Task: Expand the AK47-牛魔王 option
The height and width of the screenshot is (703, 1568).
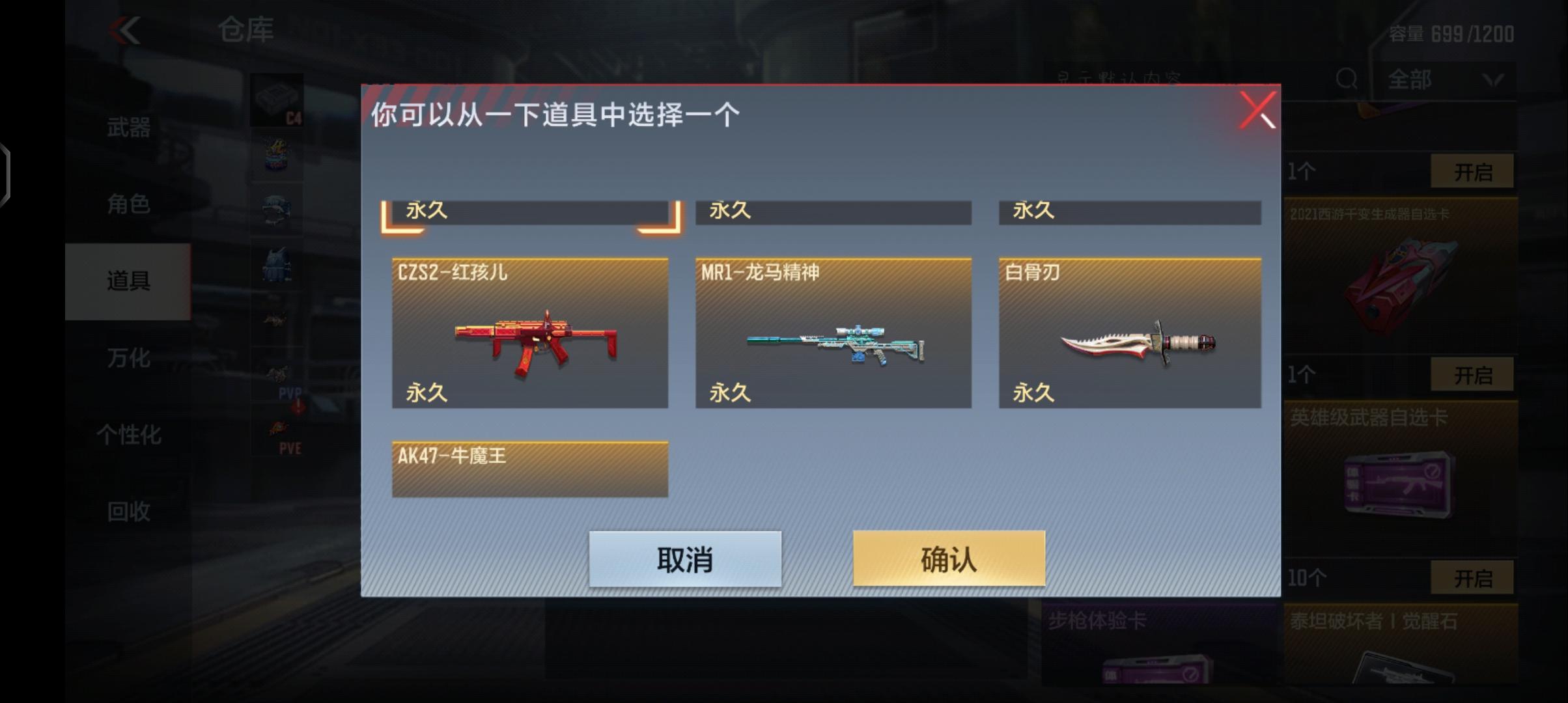Action: pos(529,467)
